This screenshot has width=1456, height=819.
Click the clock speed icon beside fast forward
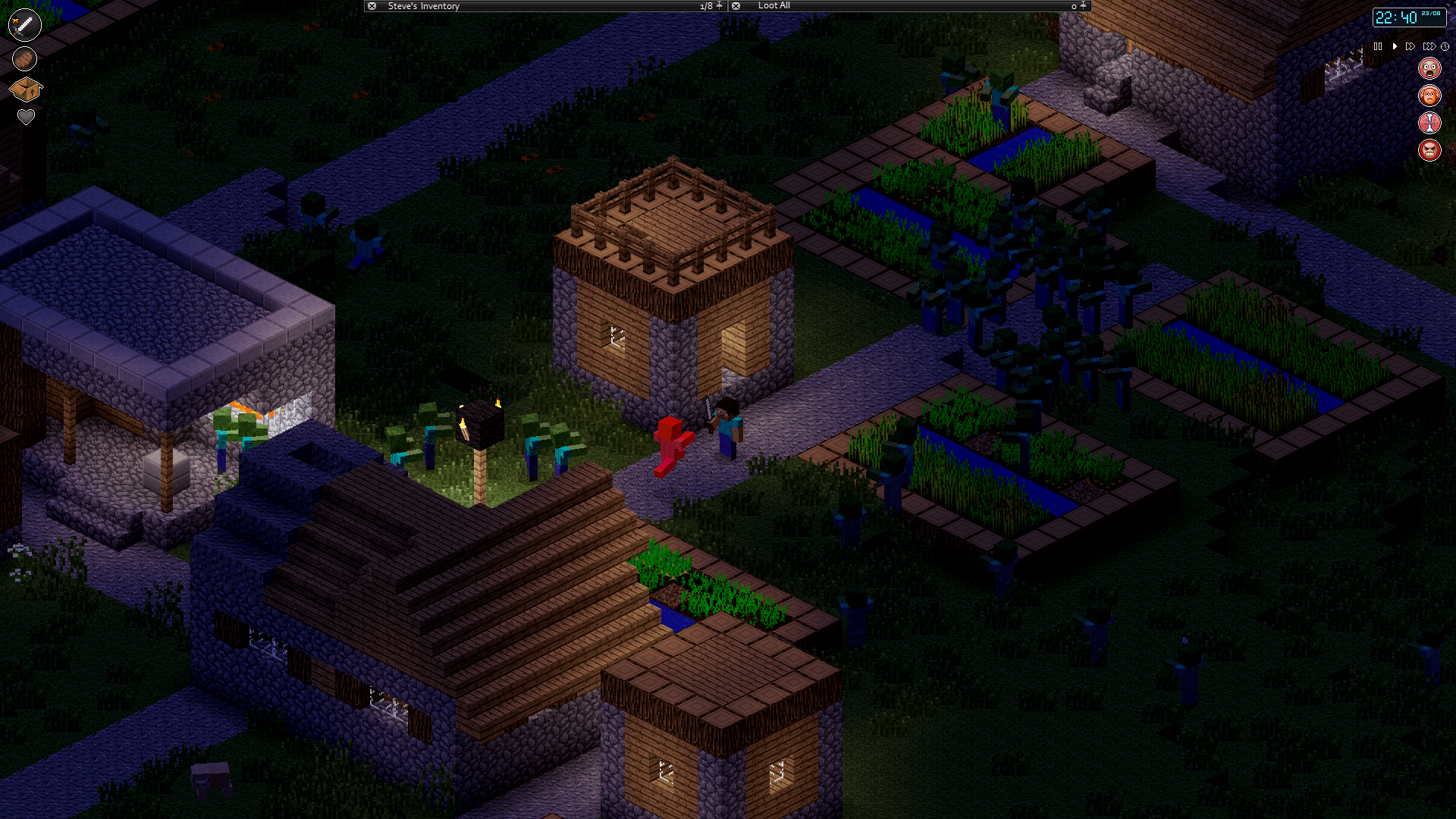click(1445, 46)
